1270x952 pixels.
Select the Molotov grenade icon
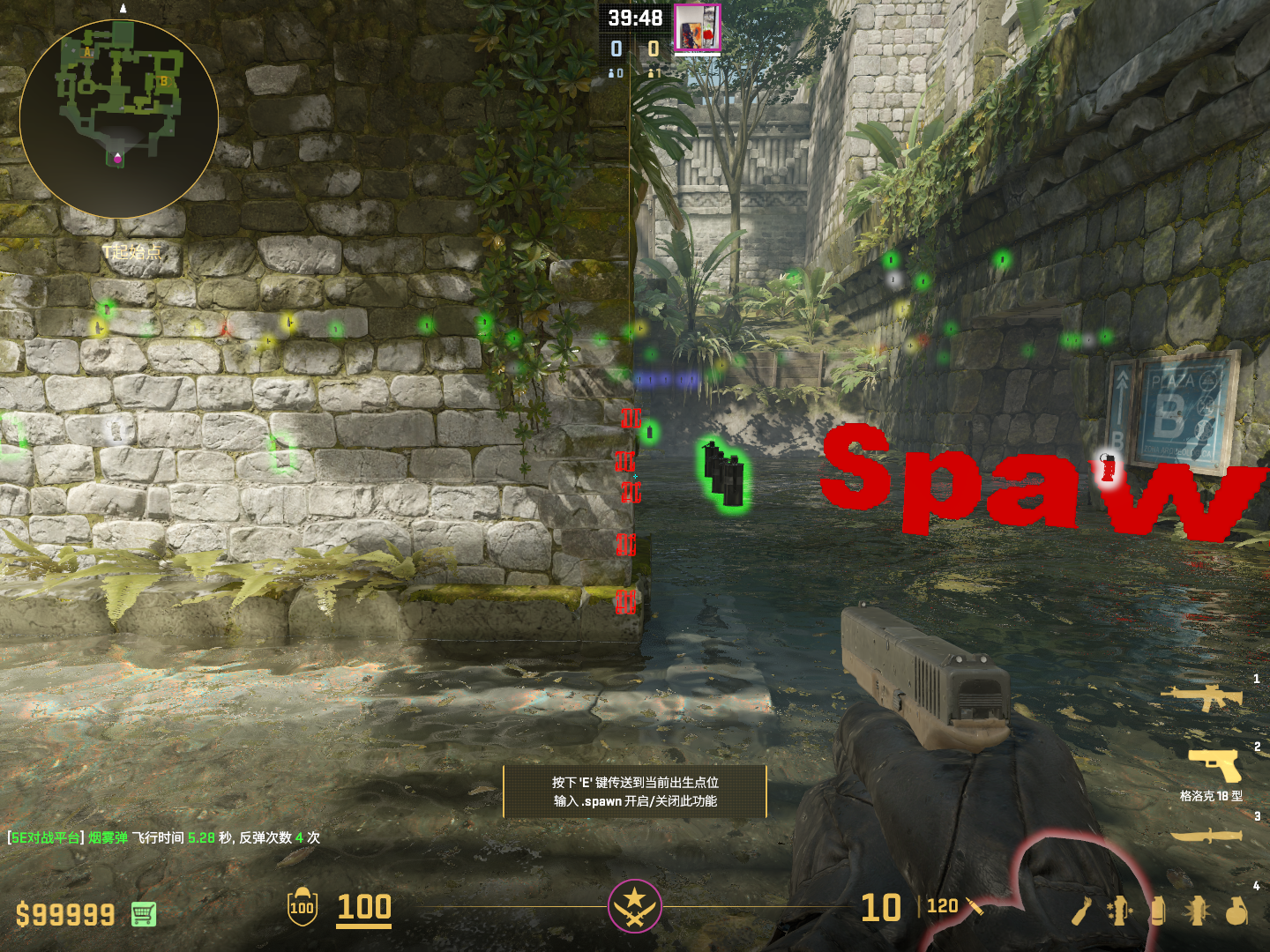1083,911
